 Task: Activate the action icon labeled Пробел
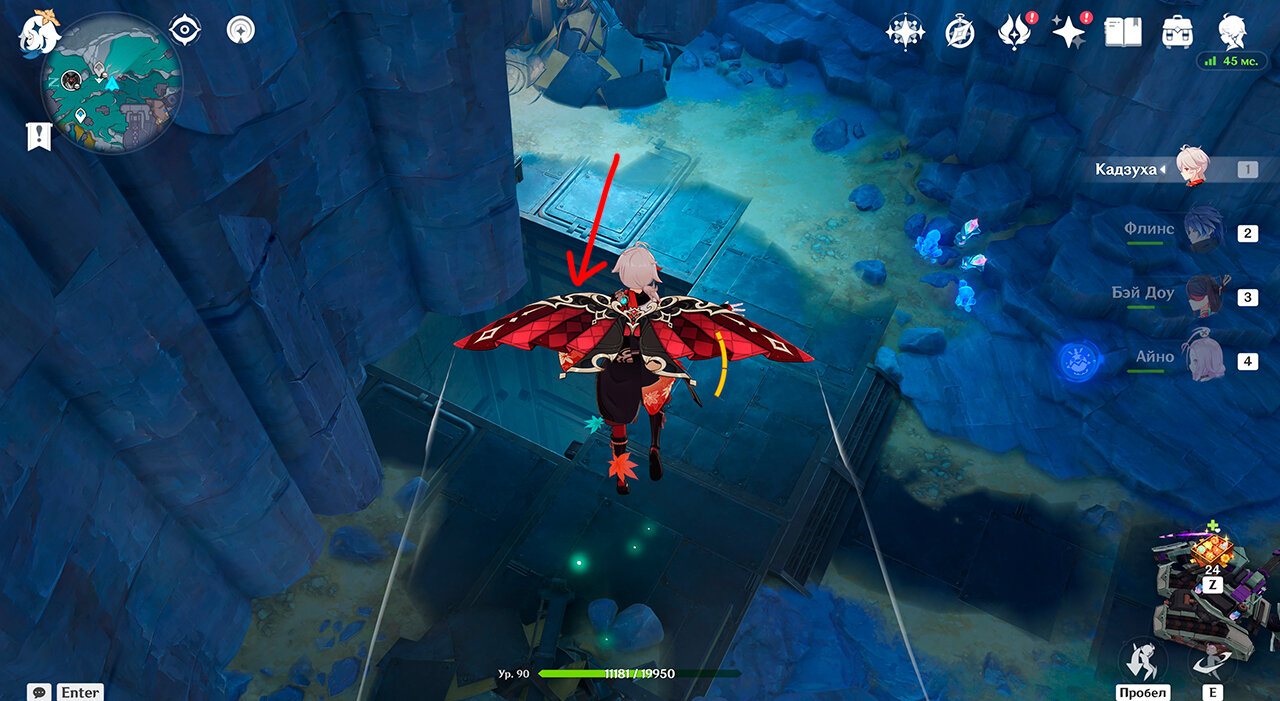1142,659
